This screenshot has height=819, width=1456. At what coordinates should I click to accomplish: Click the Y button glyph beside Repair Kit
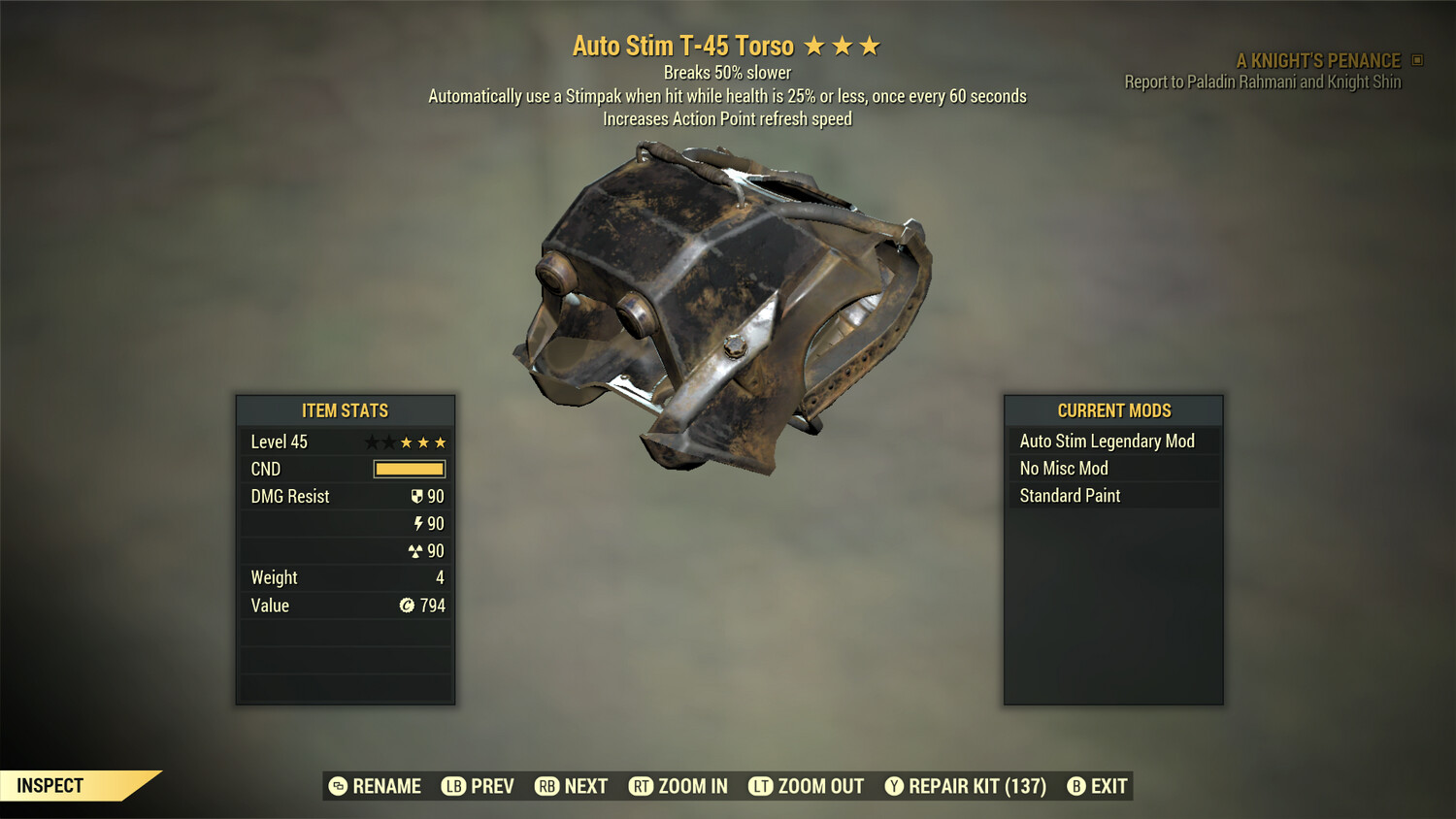click(x=894, y=786)
